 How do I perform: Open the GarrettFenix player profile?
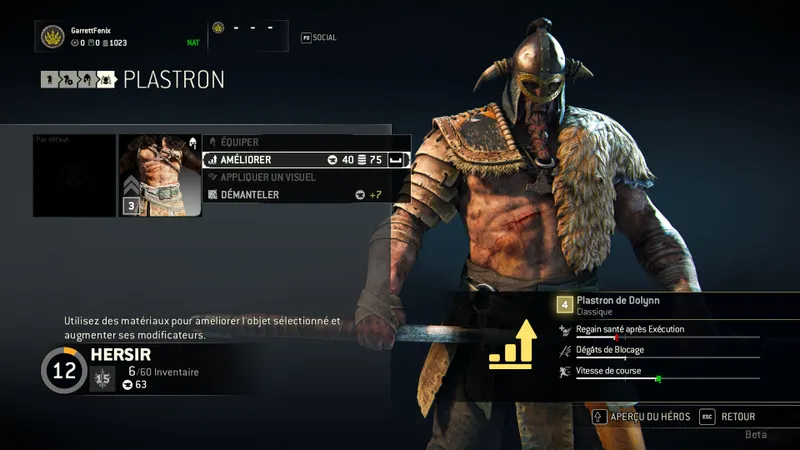point(90,37)
